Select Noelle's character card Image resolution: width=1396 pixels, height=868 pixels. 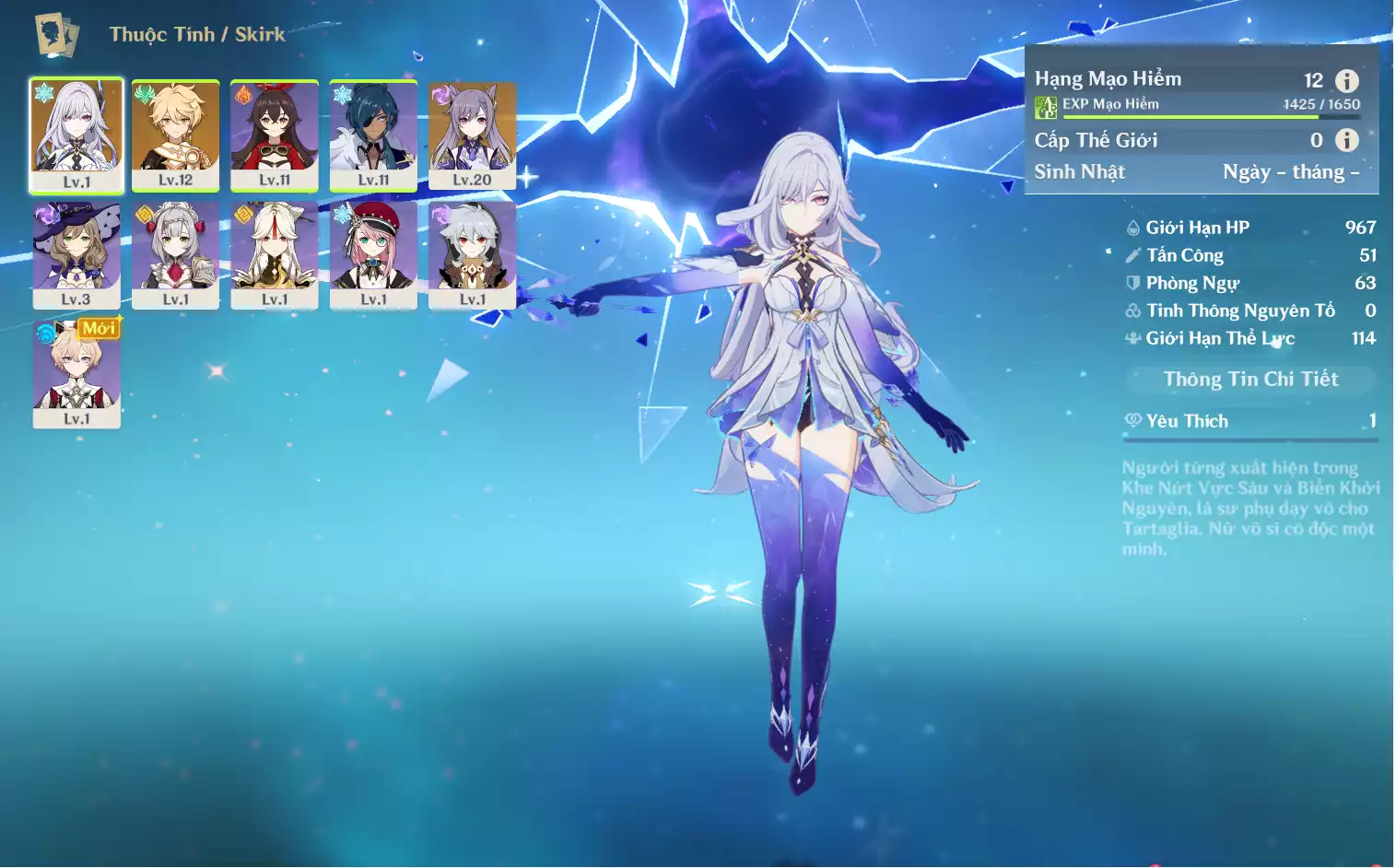[175, 254]
